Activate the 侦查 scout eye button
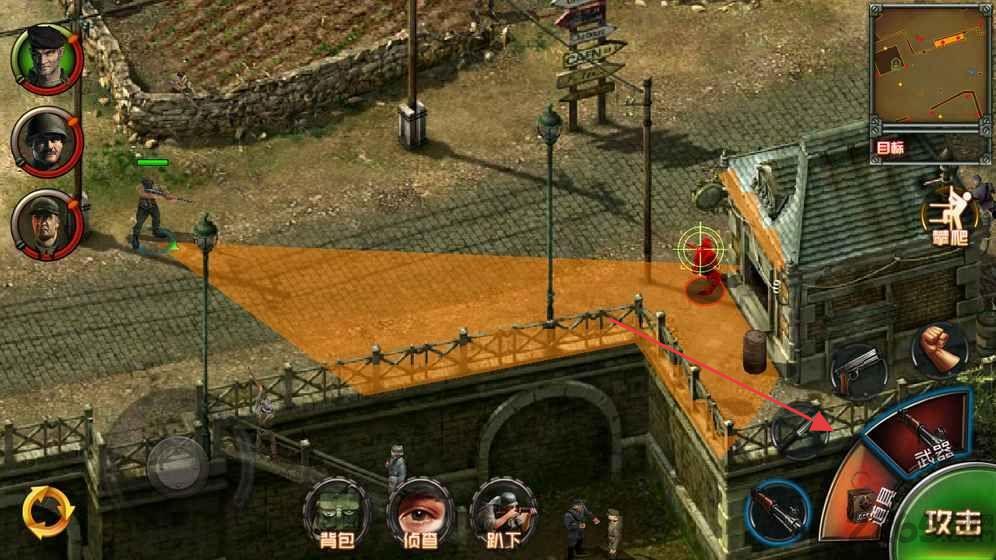 click(420, 512)
